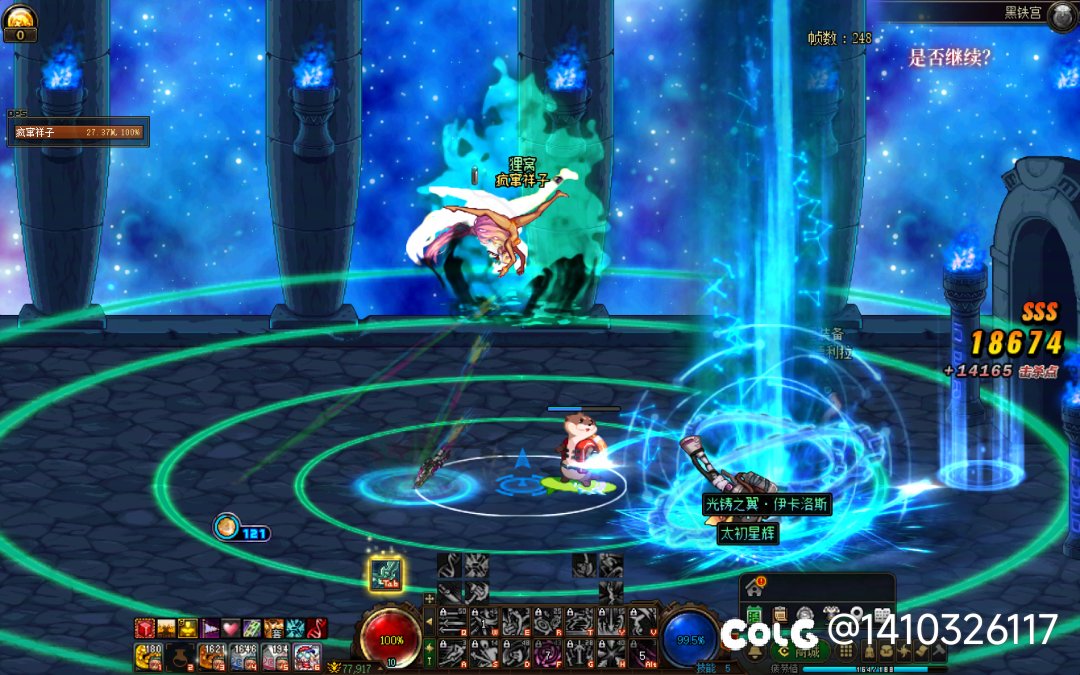Click the hammer icon in the menu bar
The width and height of the screenshot is (1080, 675).
point(937,651)
